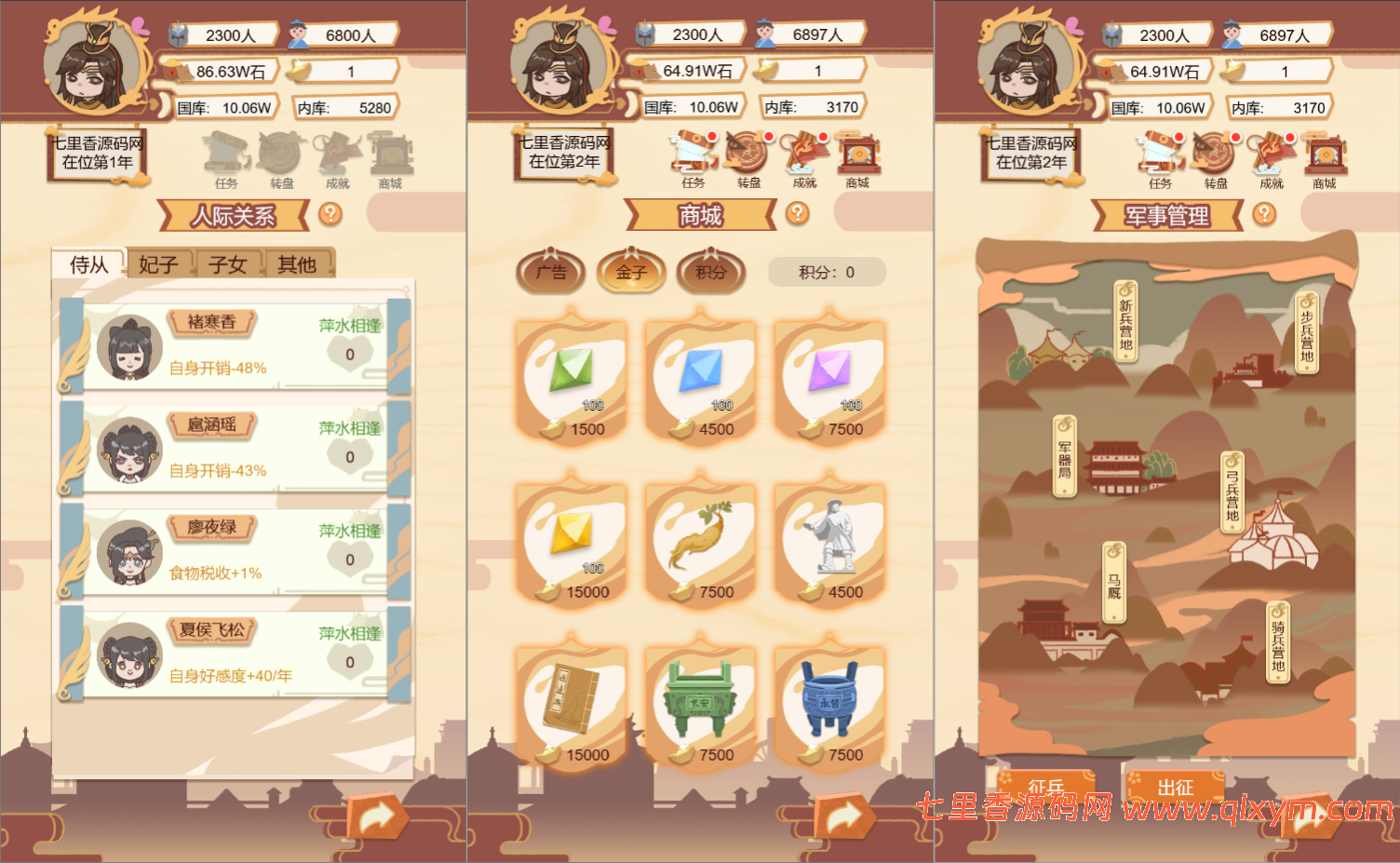Screen dimensions: 1400x863
Task: Select the 妃子 tab in relationships
Action: tap(156, 264)
